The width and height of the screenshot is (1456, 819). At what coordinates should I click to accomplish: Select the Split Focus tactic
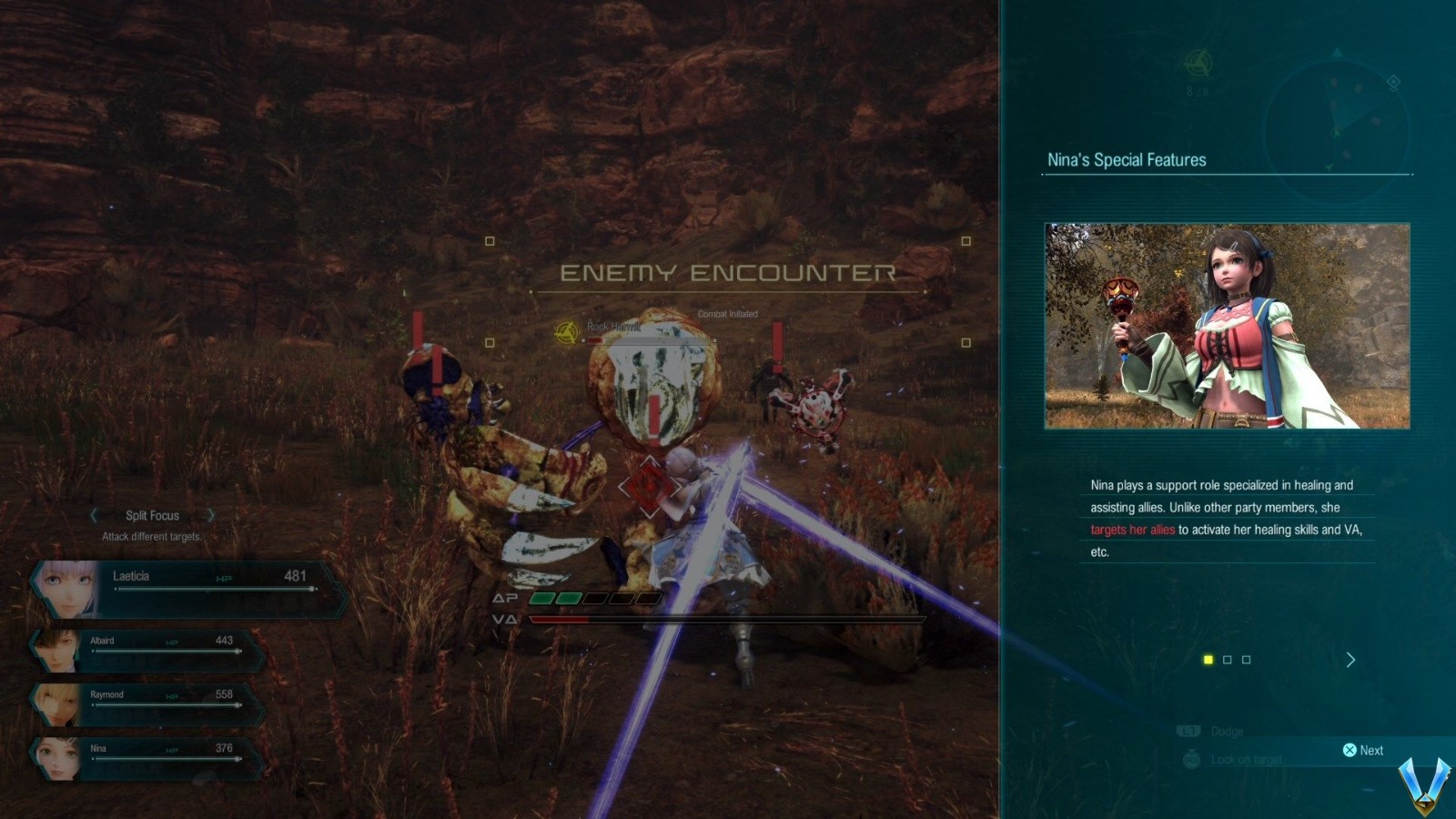point(152,515)
